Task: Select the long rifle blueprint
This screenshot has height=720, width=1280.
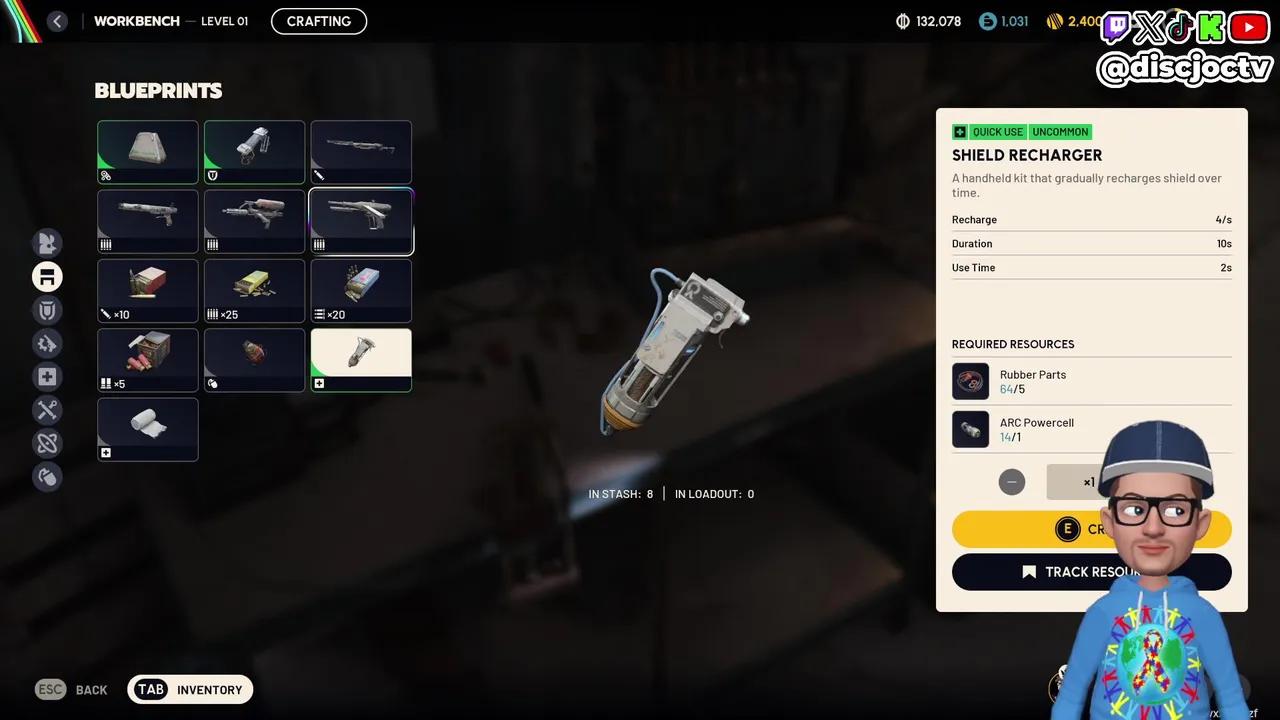Action: [361, 152]
